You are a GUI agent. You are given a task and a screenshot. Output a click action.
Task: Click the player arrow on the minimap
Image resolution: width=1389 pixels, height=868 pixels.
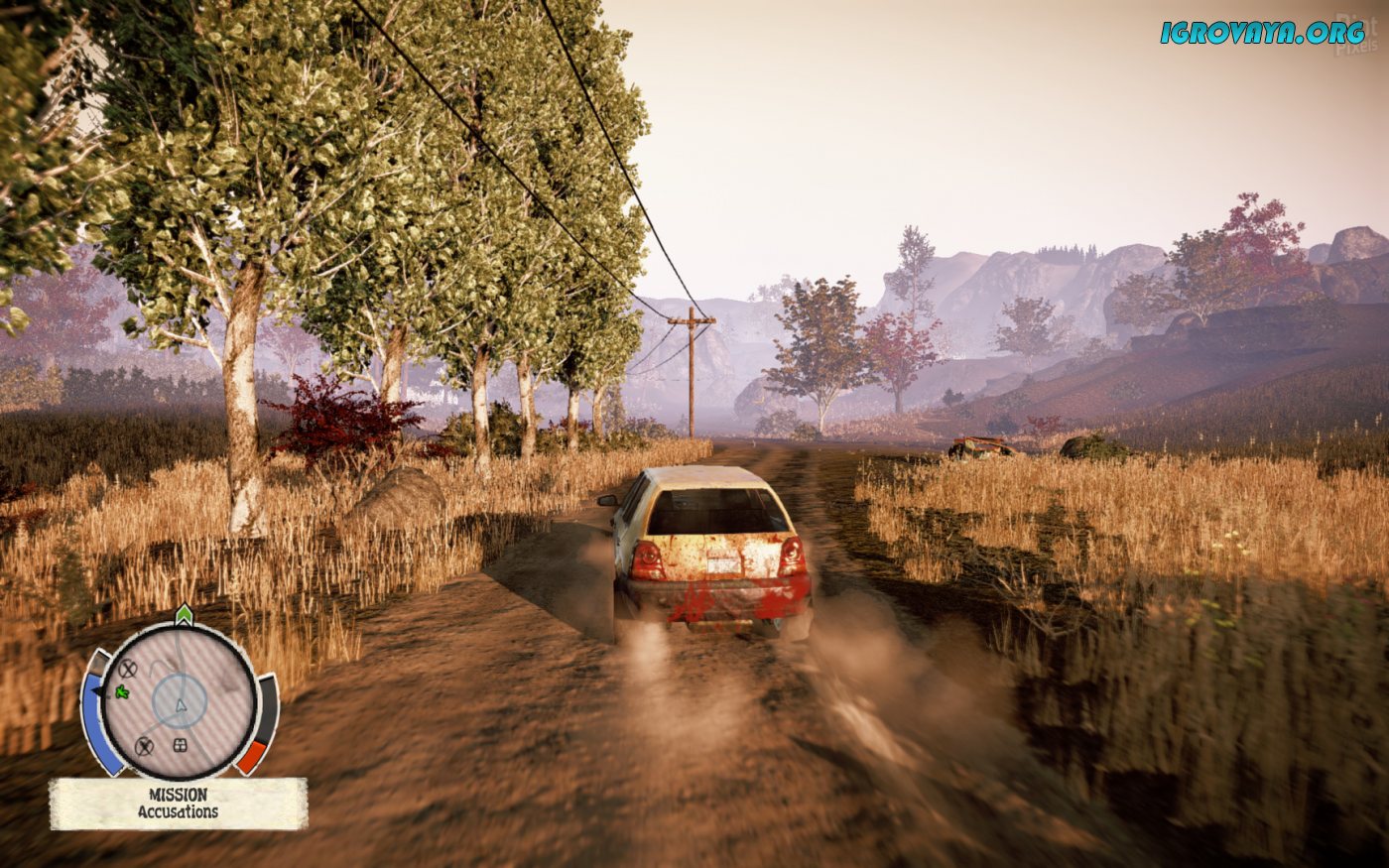click(x=181, y=705)
